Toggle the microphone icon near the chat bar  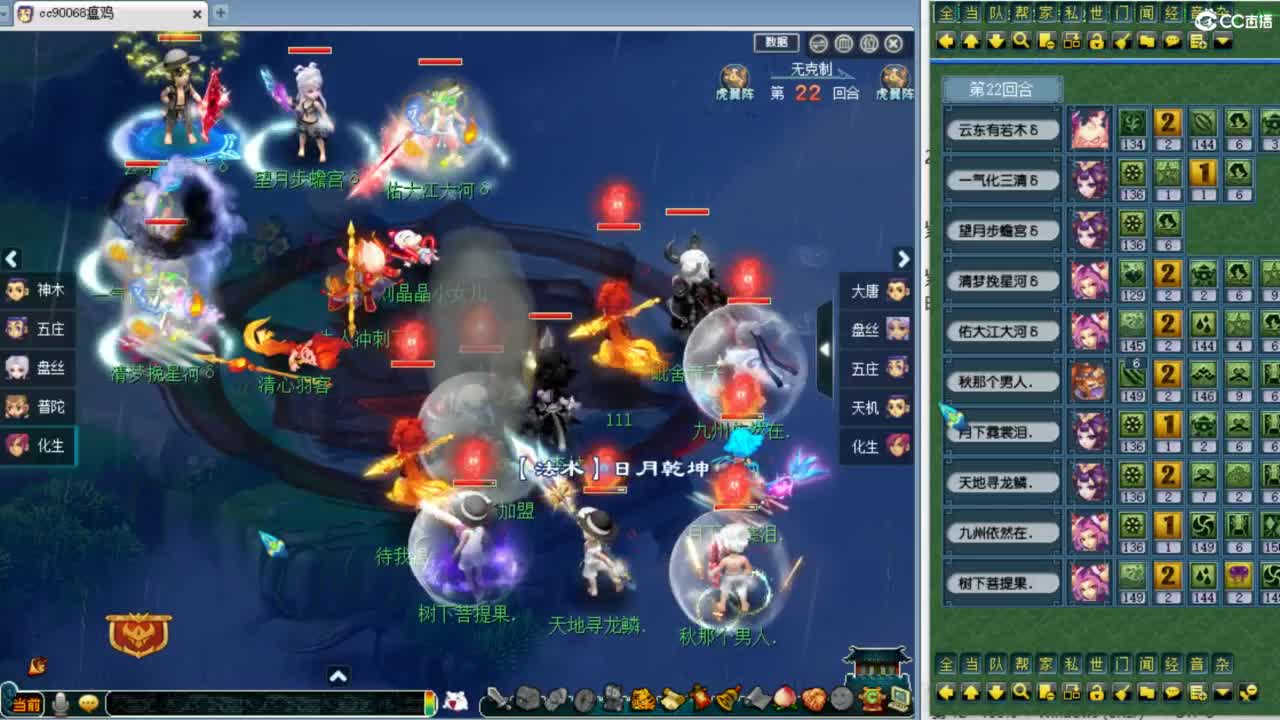click(x=61, y=701)
